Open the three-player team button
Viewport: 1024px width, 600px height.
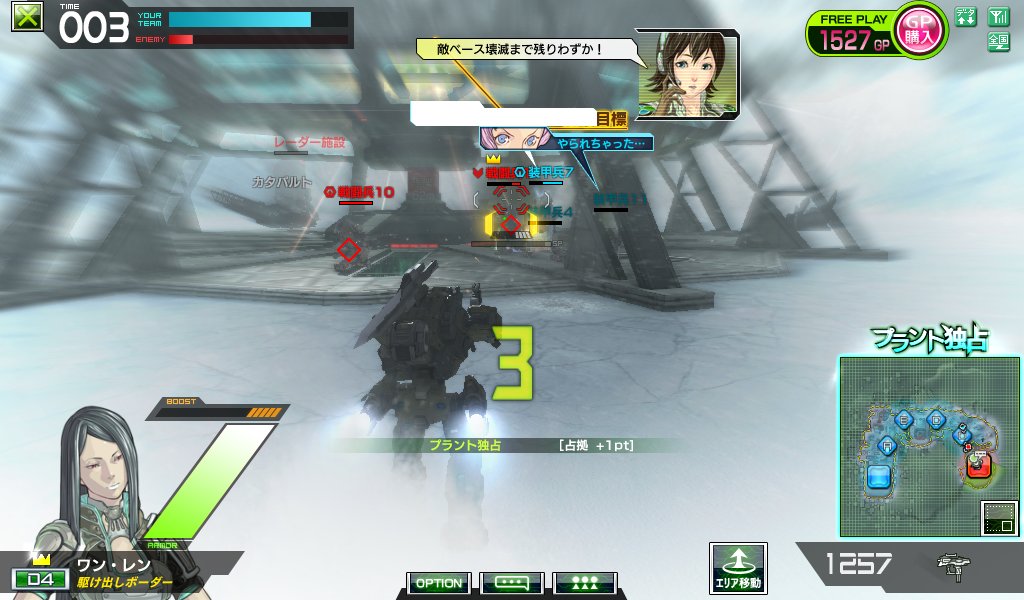585,583
